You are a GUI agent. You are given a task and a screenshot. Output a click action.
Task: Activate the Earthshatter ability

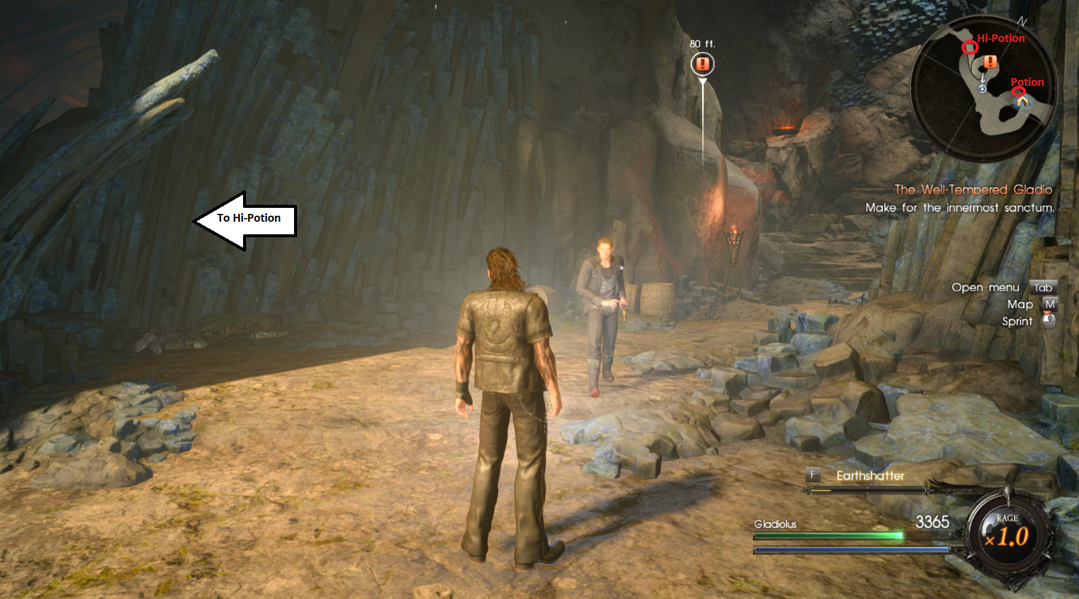(x=870, y=476)
